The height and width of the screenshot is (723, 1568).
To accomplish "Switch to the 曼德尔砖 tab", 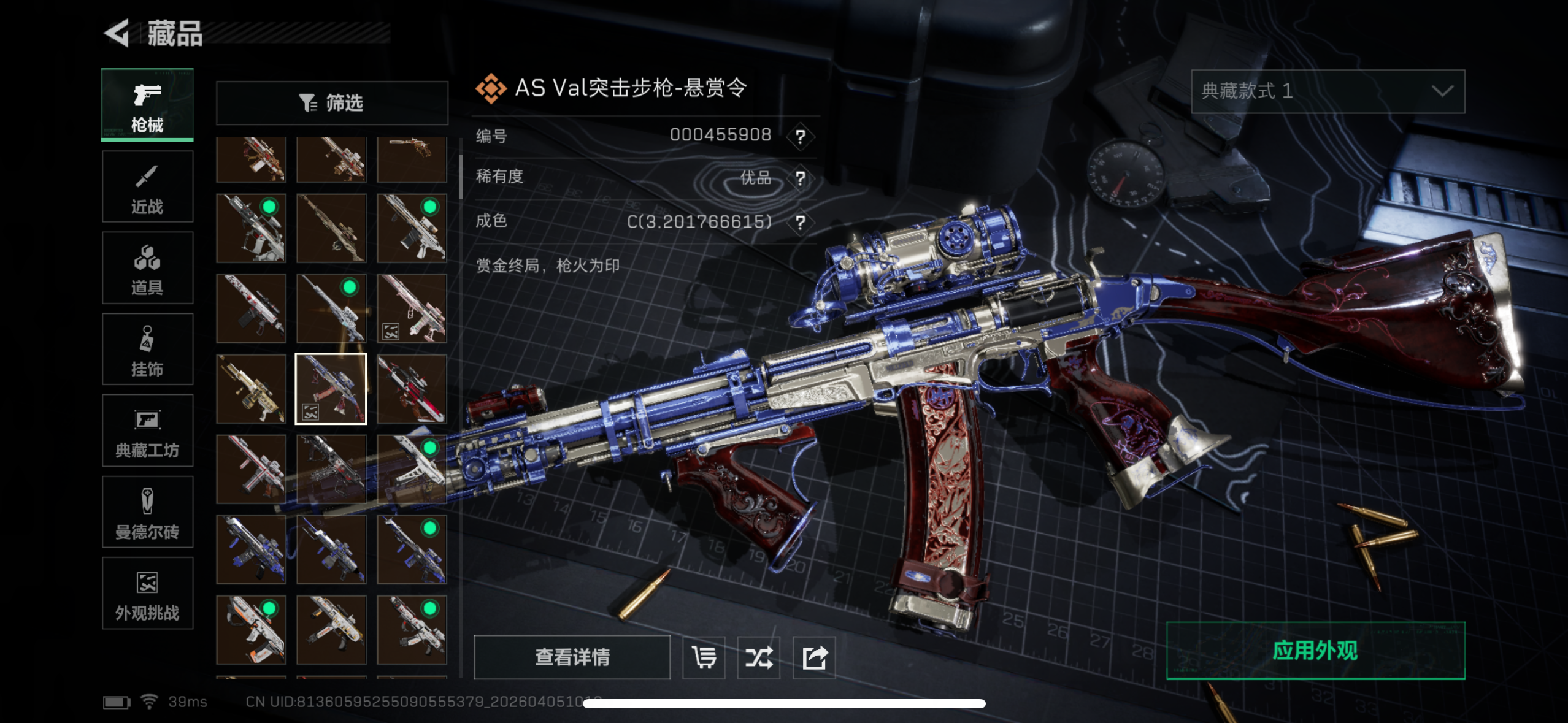I will click(x=147, y=512).
